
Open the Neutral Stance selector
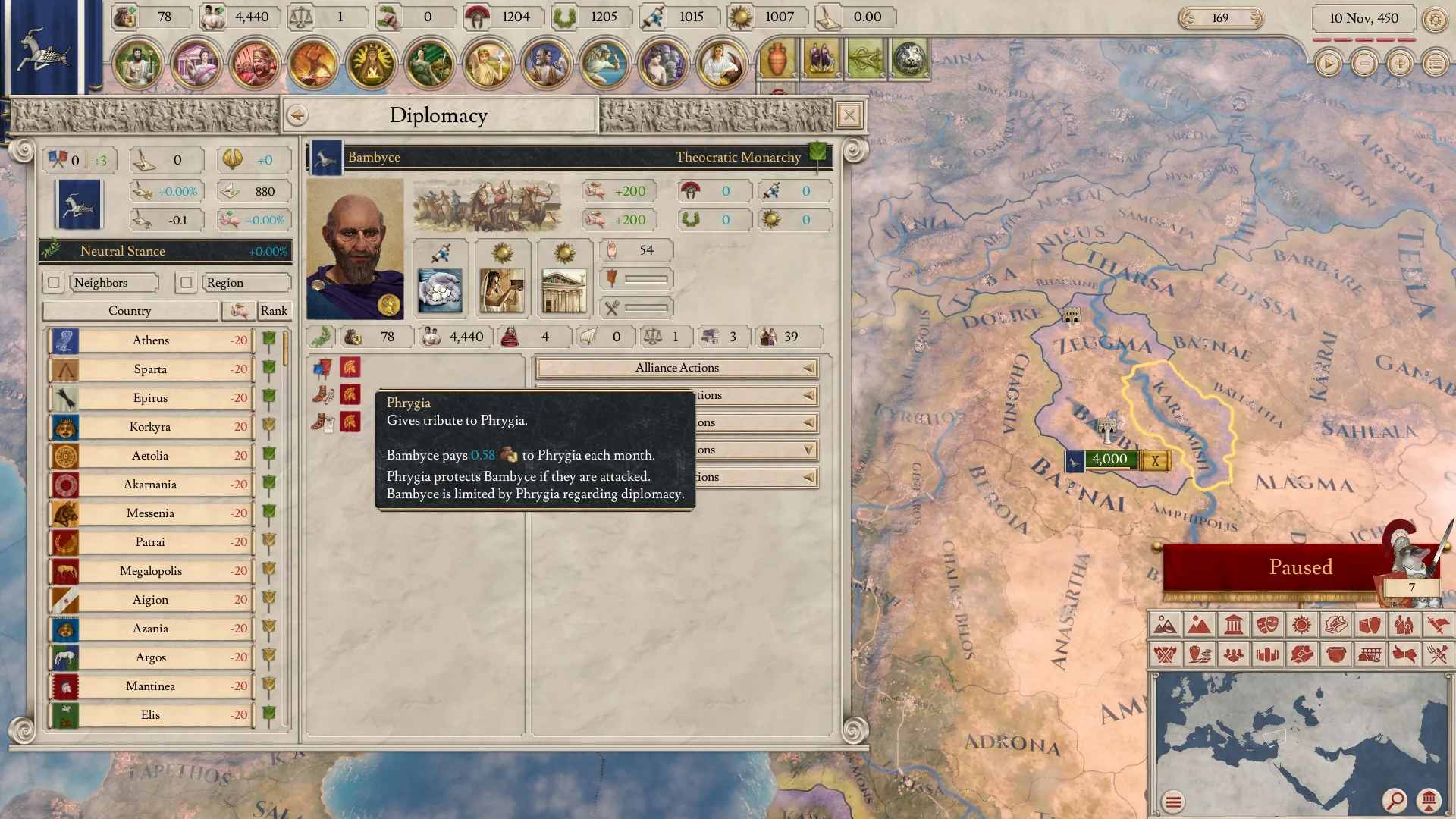coord(165,251)
